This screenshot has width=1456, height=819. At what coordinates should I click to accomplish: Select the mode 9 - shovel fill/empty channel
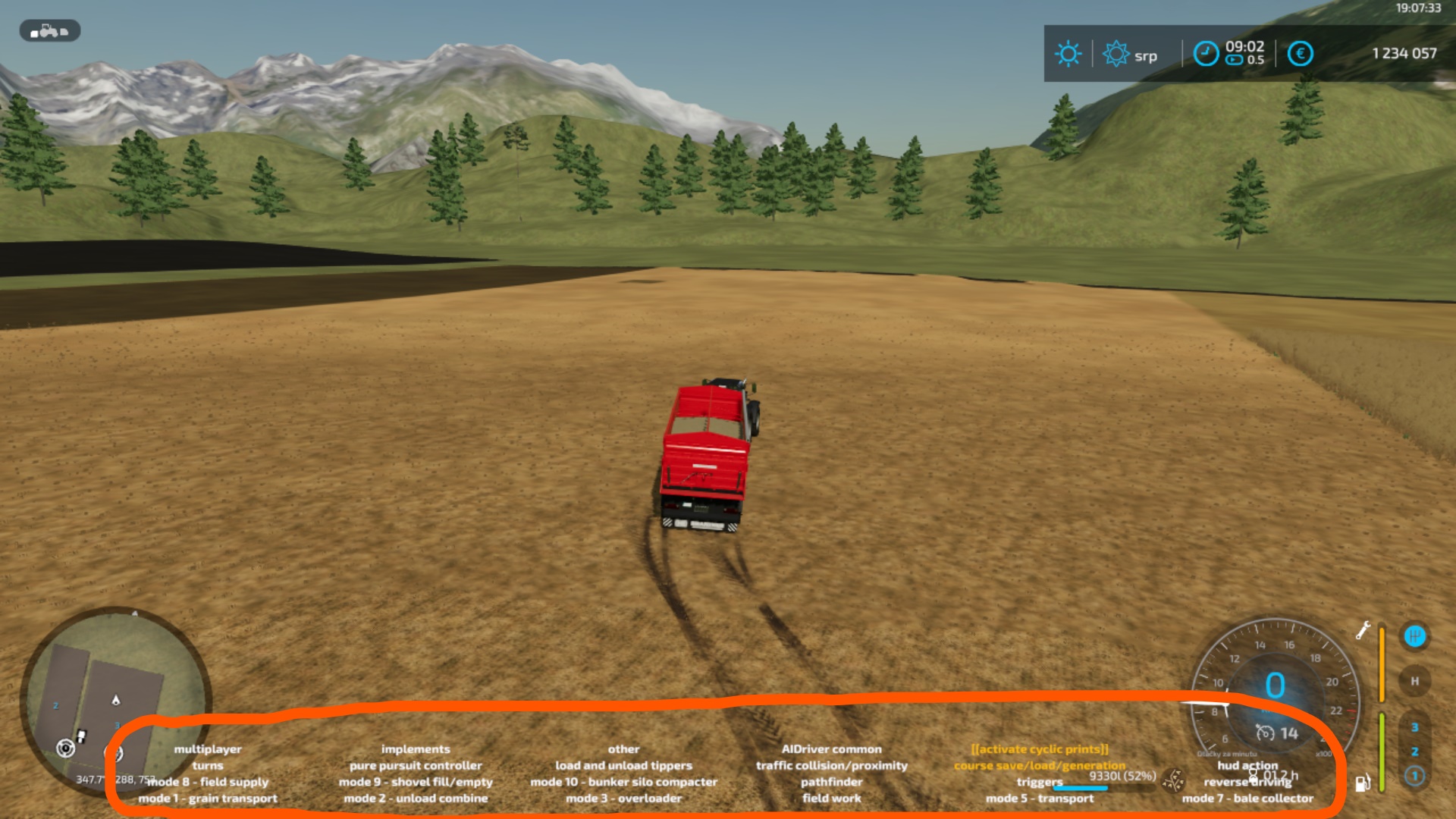[416, 782]
